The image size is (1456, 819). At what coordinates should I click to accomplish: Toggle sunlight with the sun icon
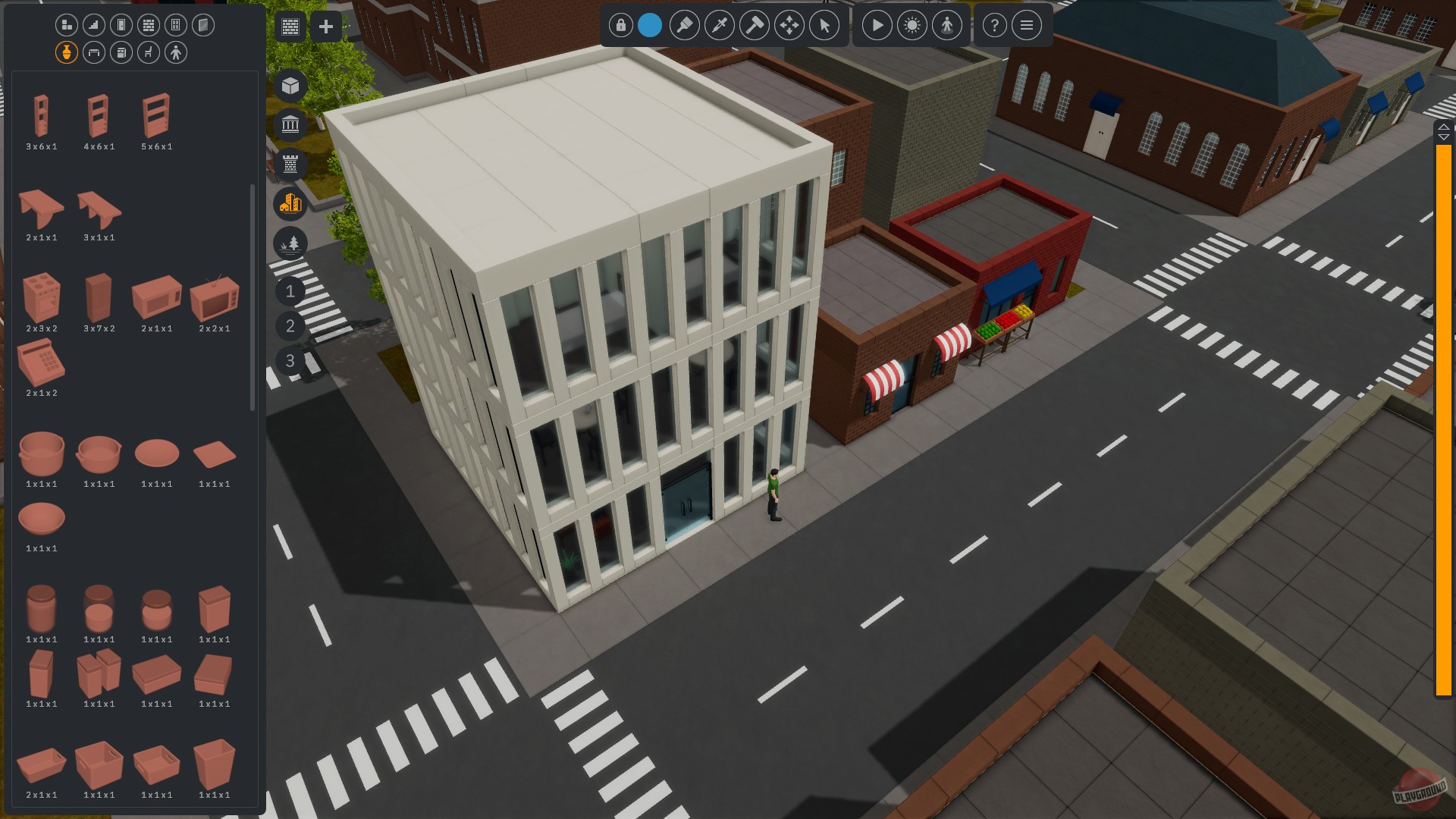pos(912,25)
